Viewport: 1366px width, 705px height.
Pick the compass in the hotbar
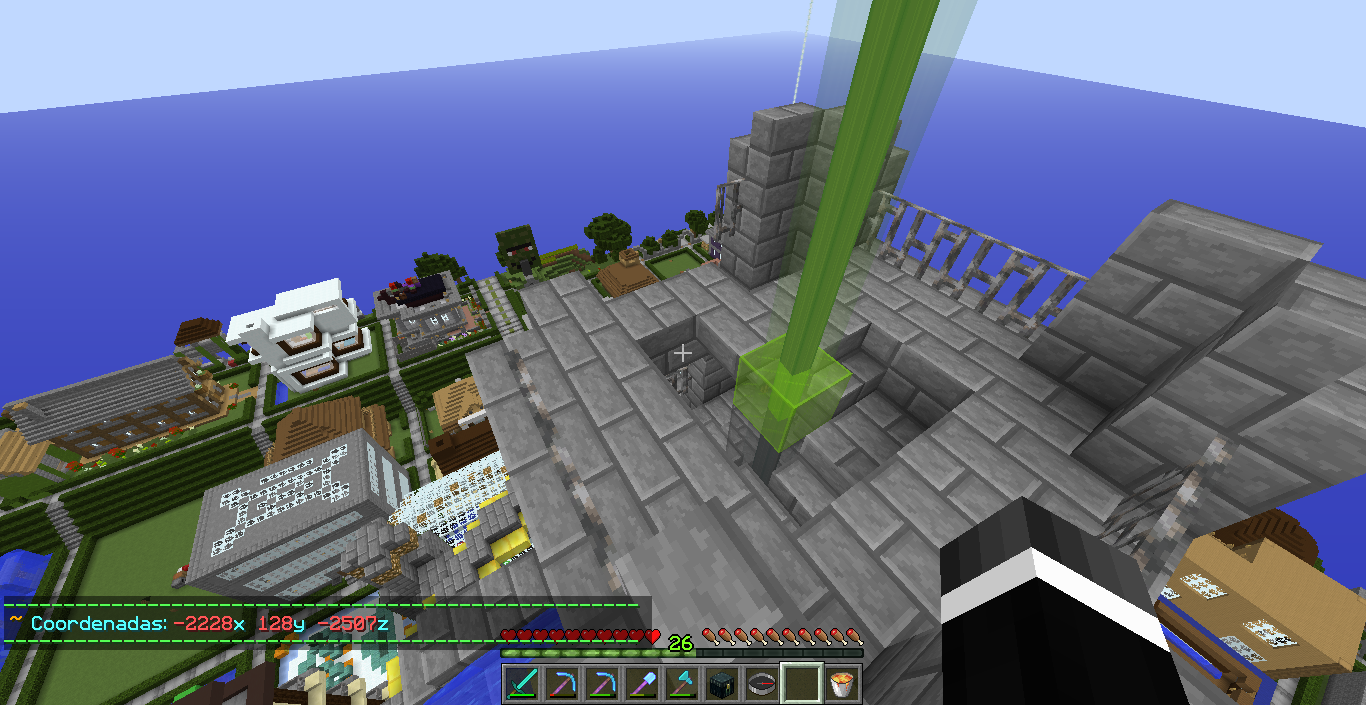tap(762, 684)
